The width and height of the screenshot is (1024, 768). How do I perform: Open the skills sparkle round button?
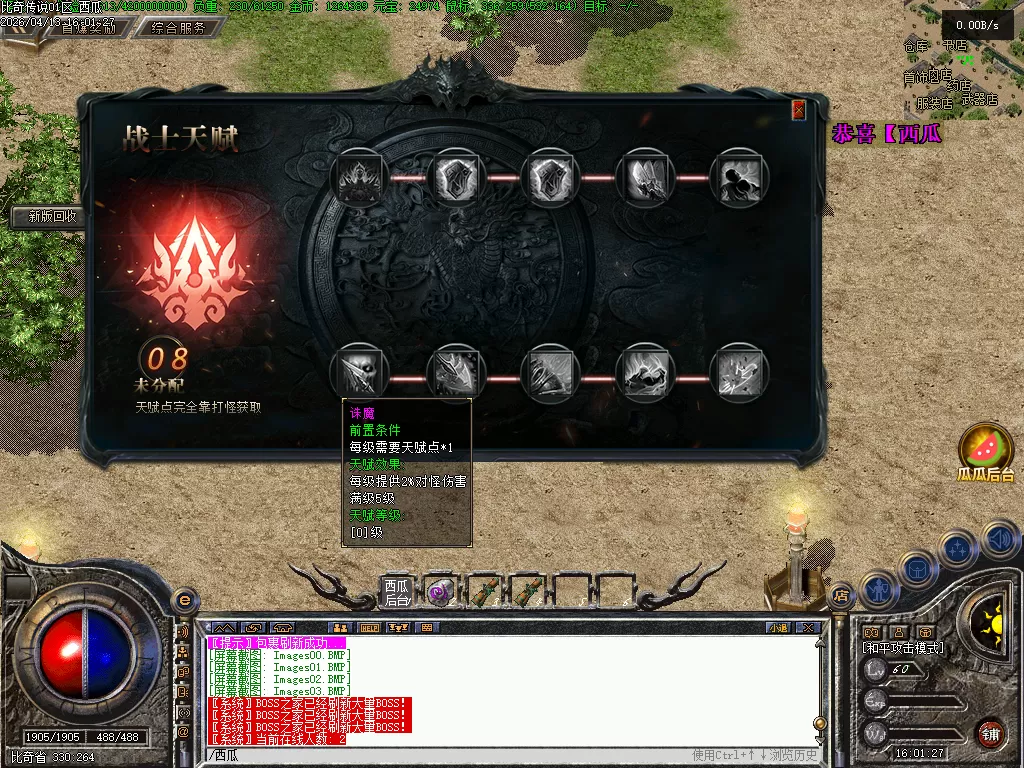957,549
